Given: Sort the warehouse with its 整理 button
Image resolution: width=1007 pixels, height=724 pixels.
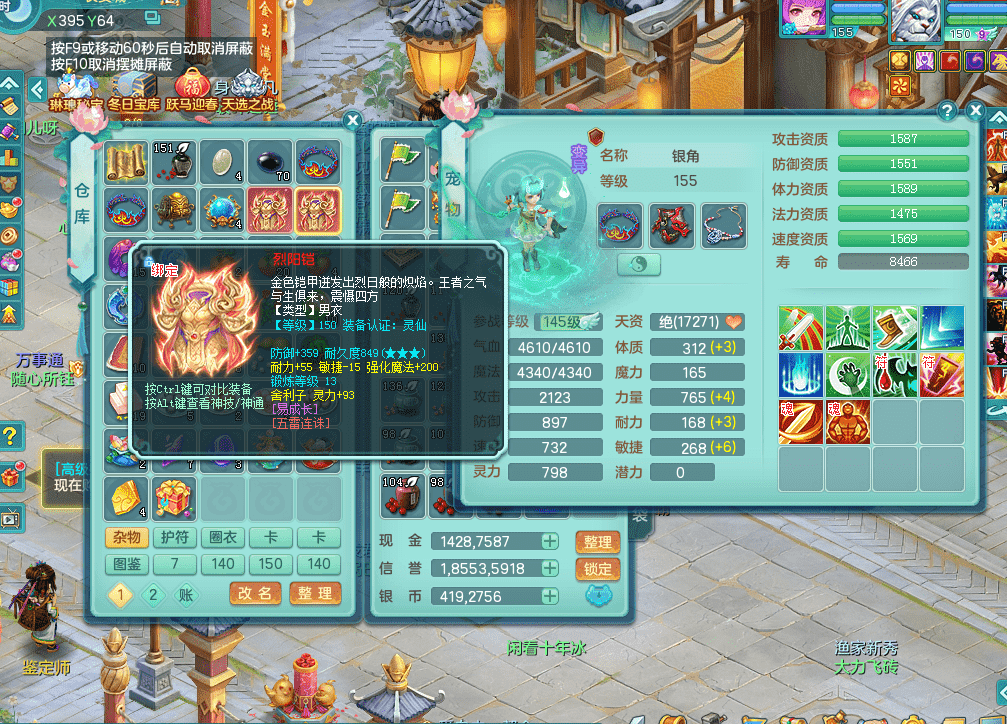Looking at the screenshot, I should point(315,593).
